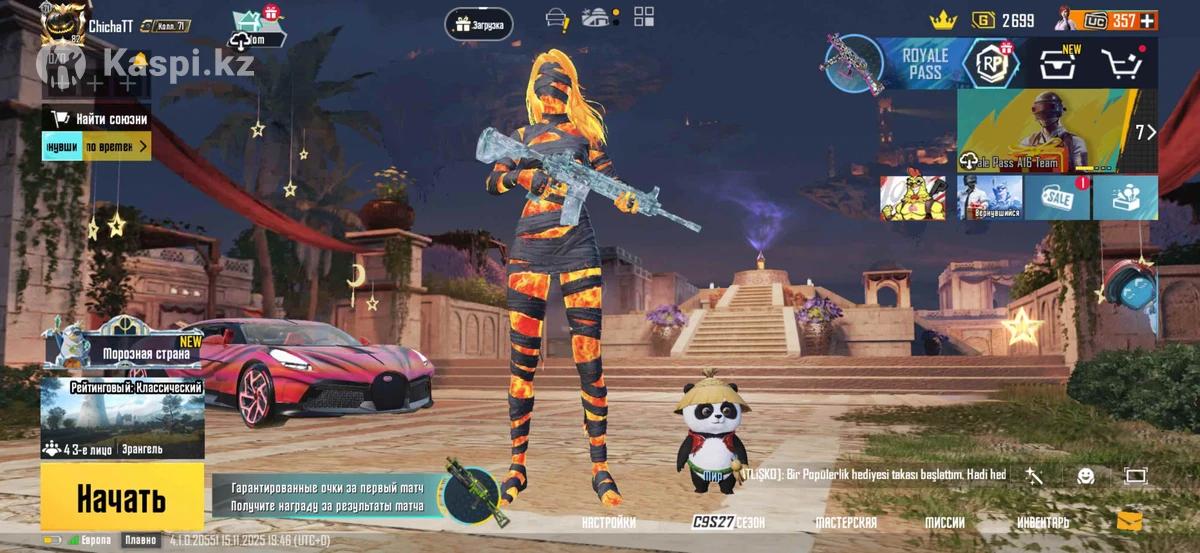Click the Загрузка download button
Image resolution: width=1200 pixels, height=553 pixels.
[479, 24]
